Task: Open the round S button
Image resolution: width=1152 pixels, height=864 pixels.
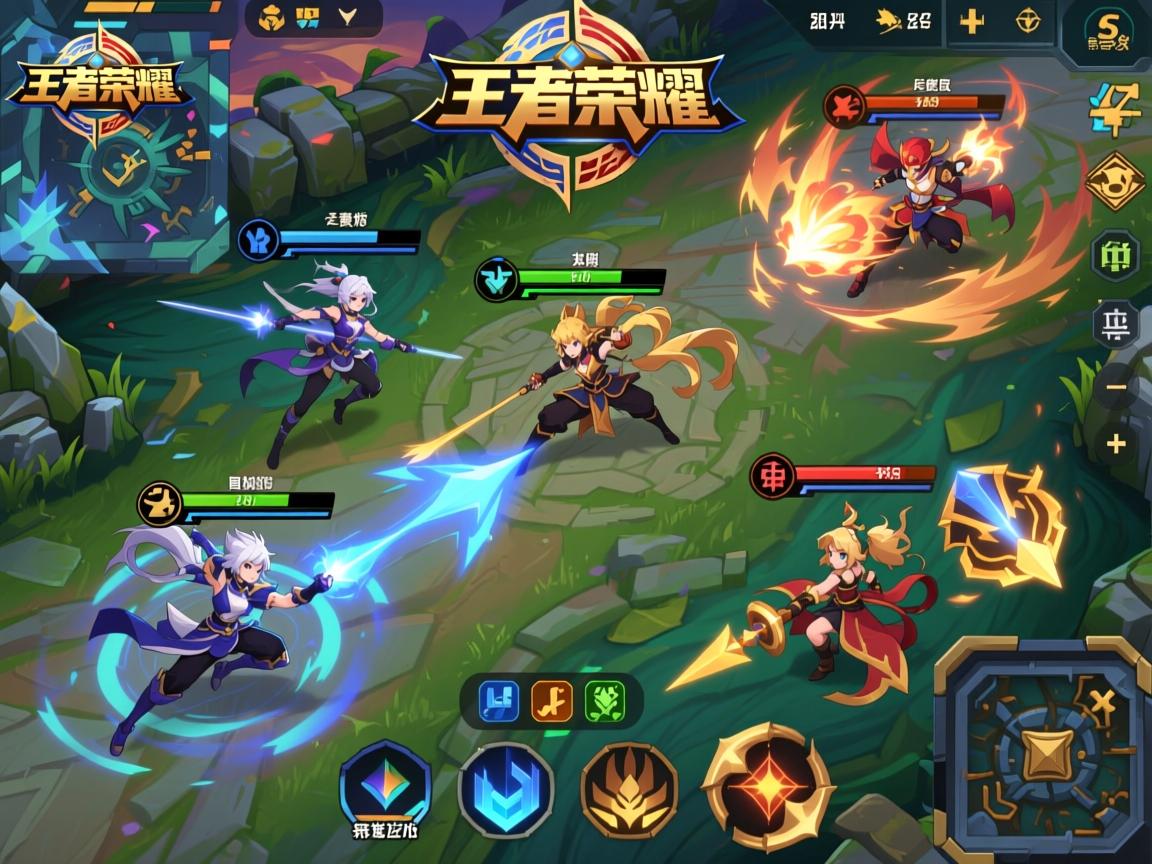Action: tap(1106, 32)
